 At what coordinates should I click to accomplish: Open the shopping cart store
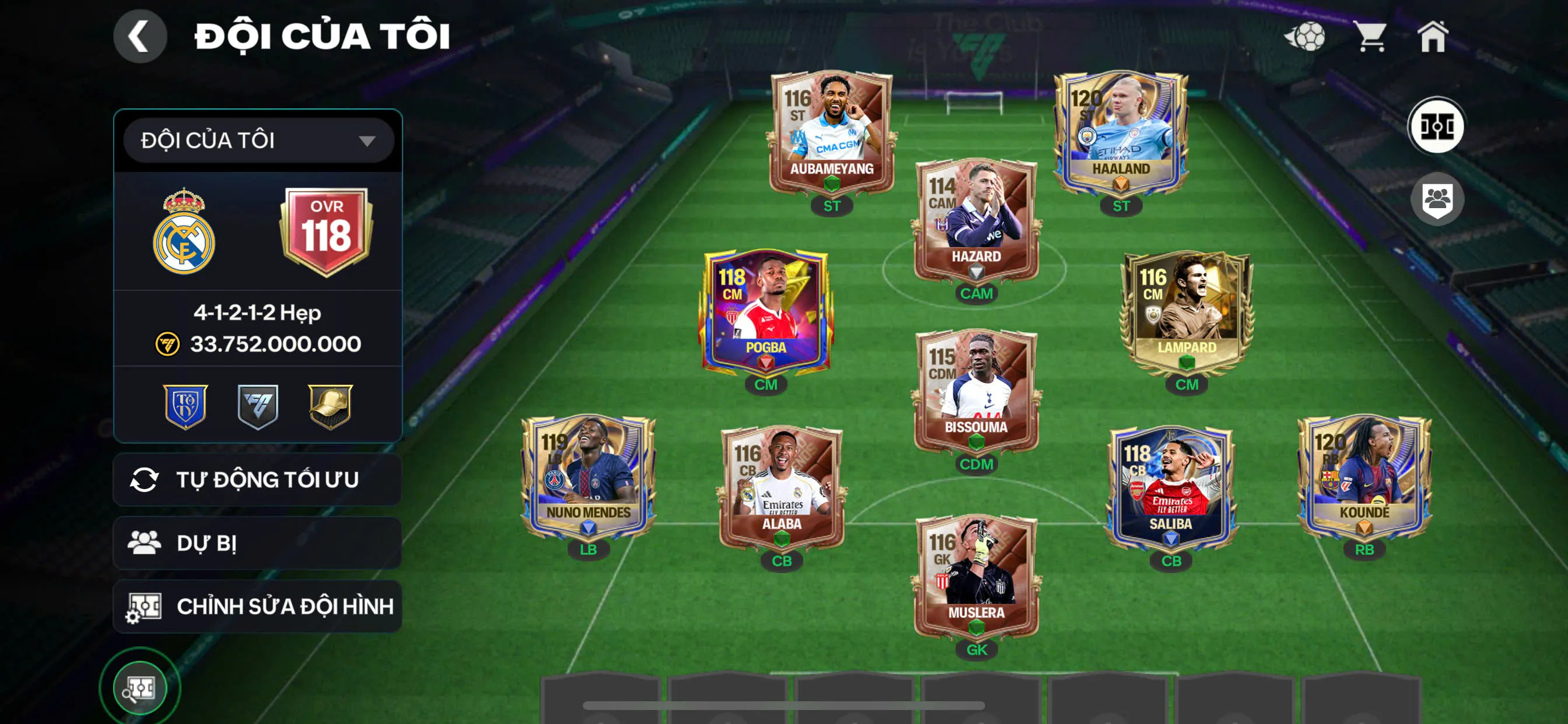[1370, 37]
